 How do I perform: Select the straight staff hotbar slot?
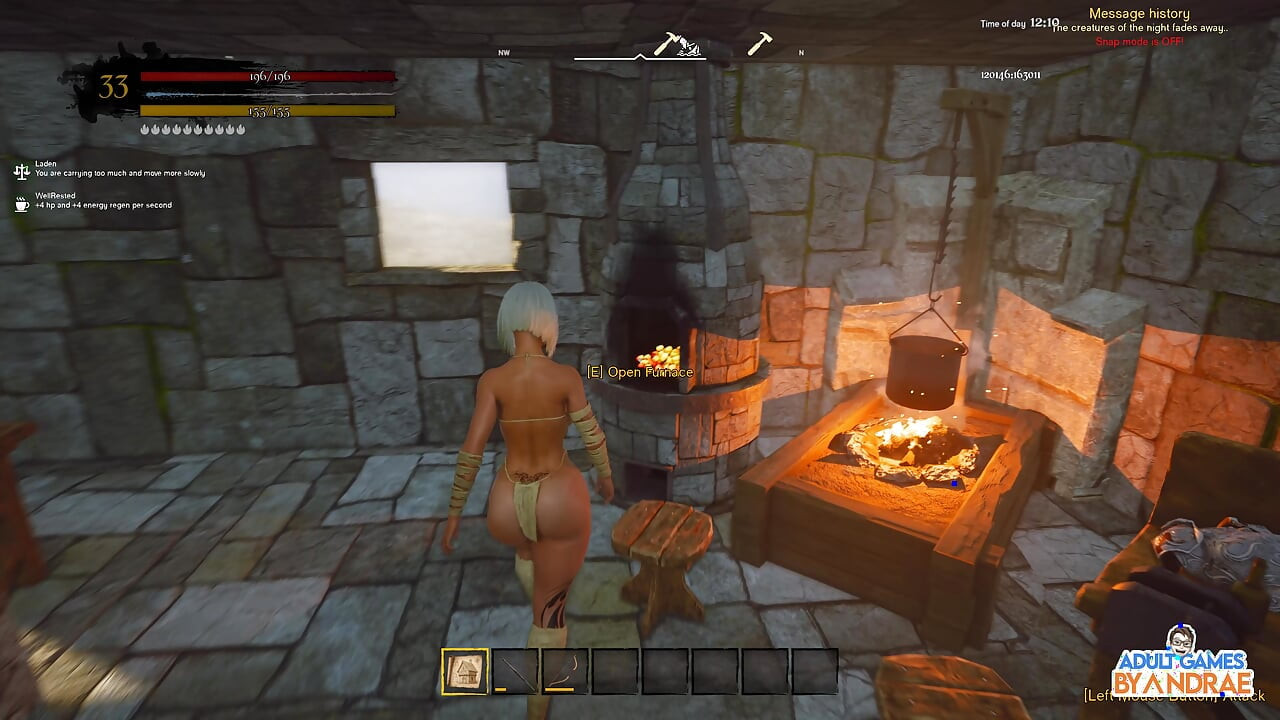(515, 671)
